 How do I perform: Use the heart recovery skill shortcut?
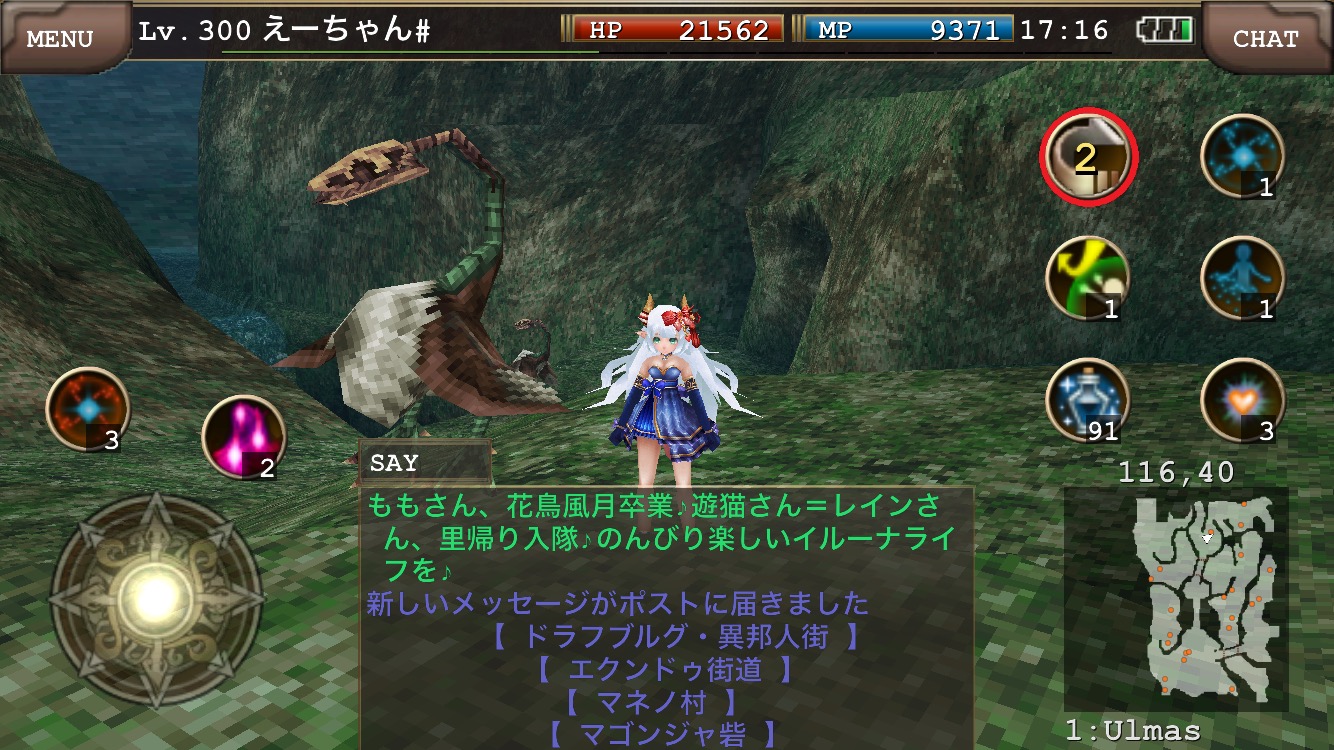pyautogui.click(x=1240, y=401)
